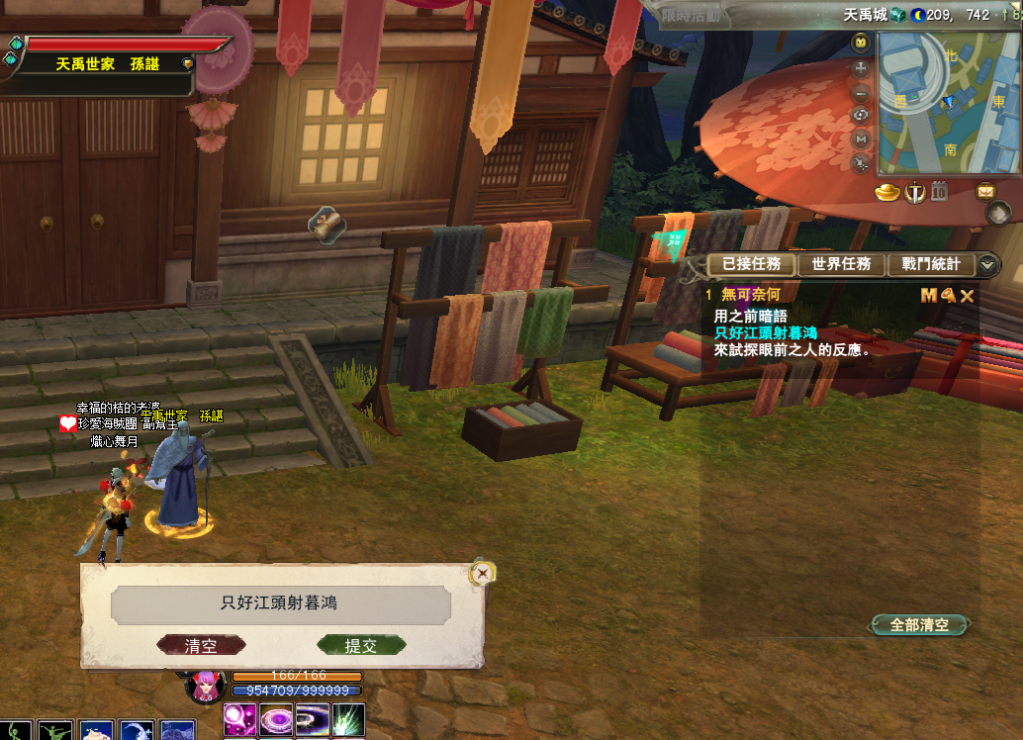Viewport: 1023px width, 740px height.
Task: Close the passphrase input dialog
Action: [483, 573]
